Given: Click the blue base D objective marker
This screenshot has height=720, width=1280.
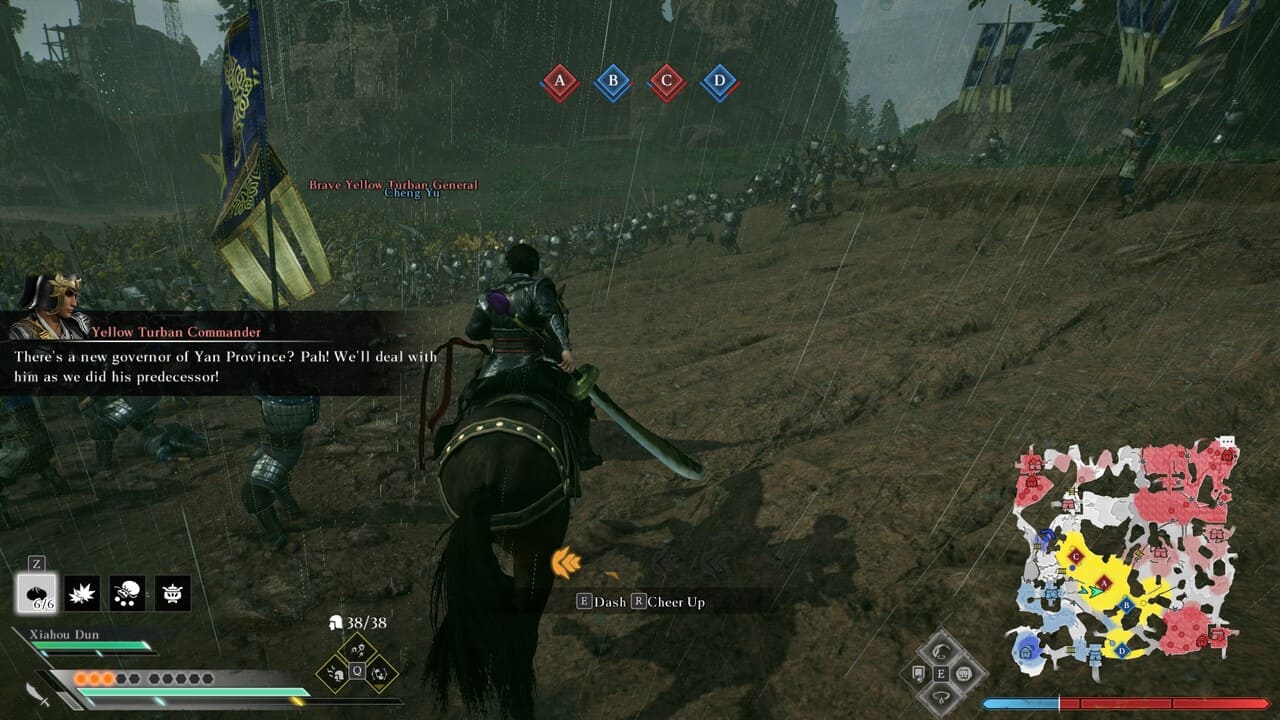Looking at the screenshot, I should [x=719, y=82].
